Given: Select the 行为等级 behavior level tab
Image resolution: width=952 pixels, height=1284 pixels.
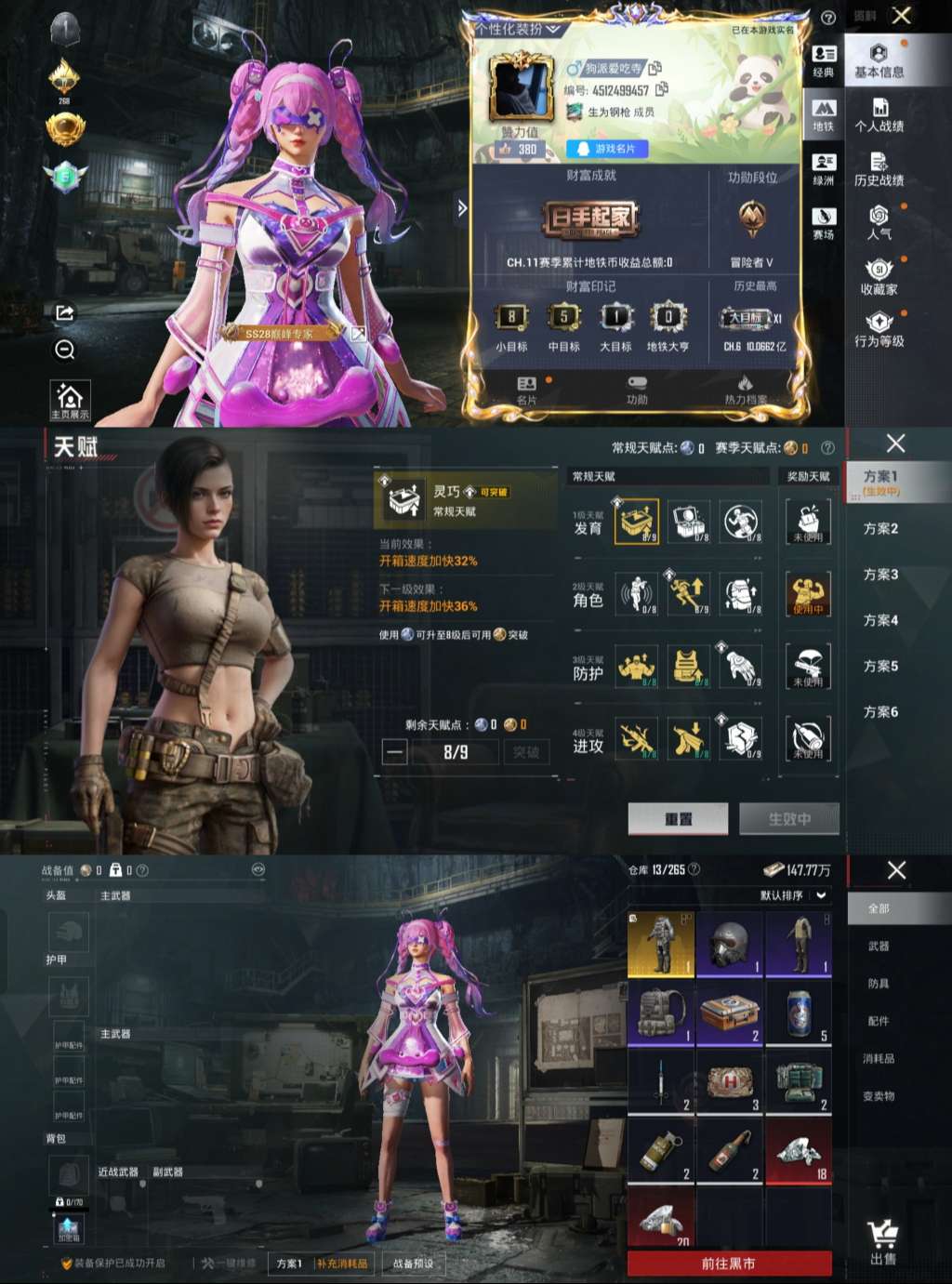Looking at the screenshot, I should pos(879,330).
